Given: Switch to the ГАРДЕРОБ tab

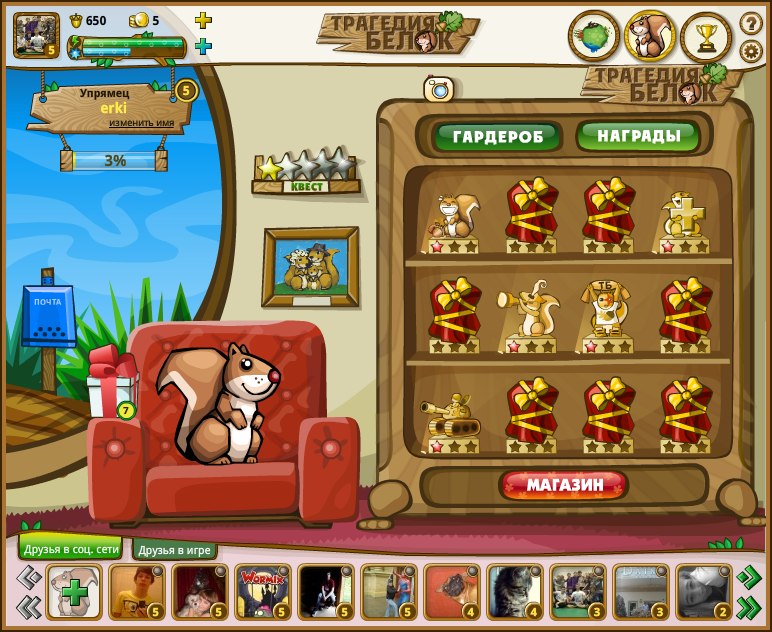Looking at the screenshot, I should click(496, 137).
